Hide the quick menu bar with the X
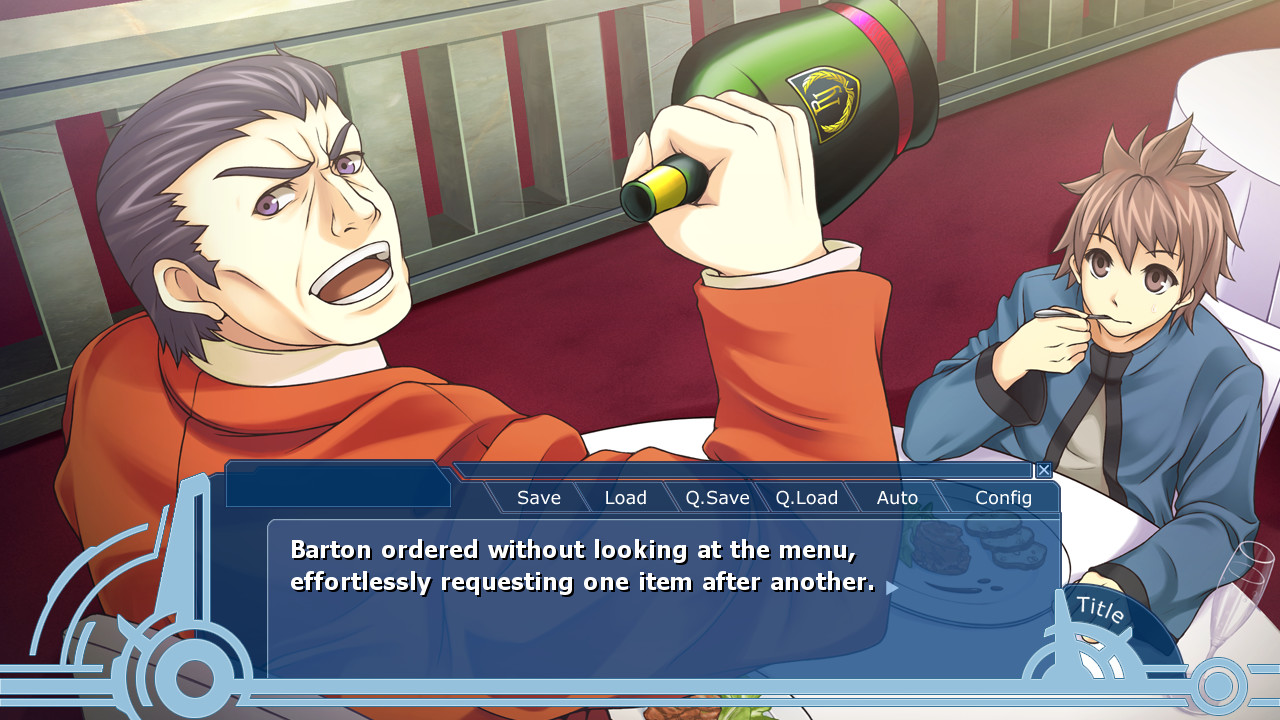 (x=1044, y=470)
